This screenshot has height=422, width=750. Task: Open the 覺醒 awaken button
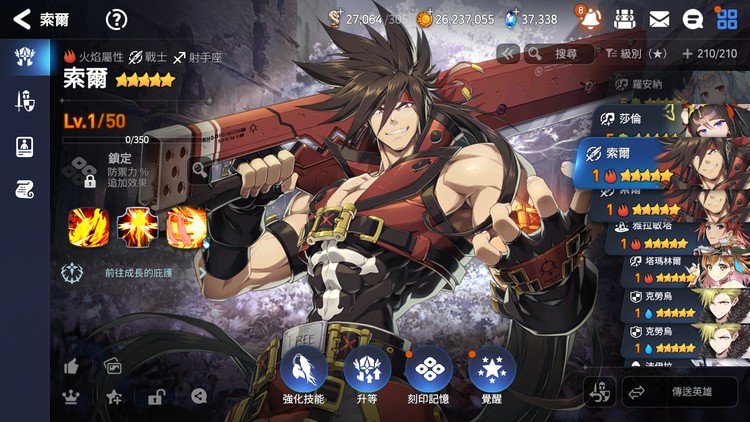492,376
